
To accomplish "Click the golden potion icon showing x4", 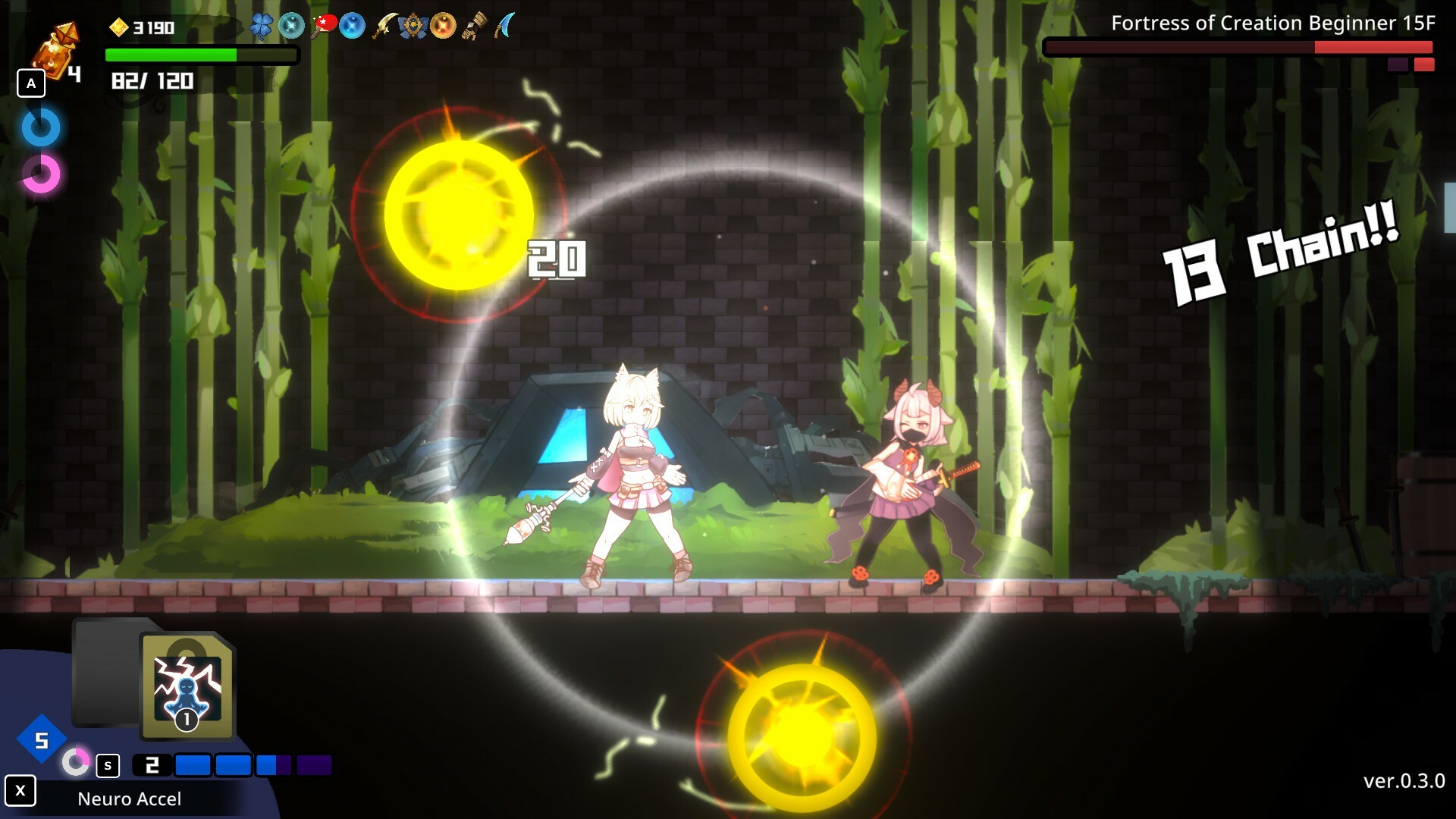I will pos(55,49).
